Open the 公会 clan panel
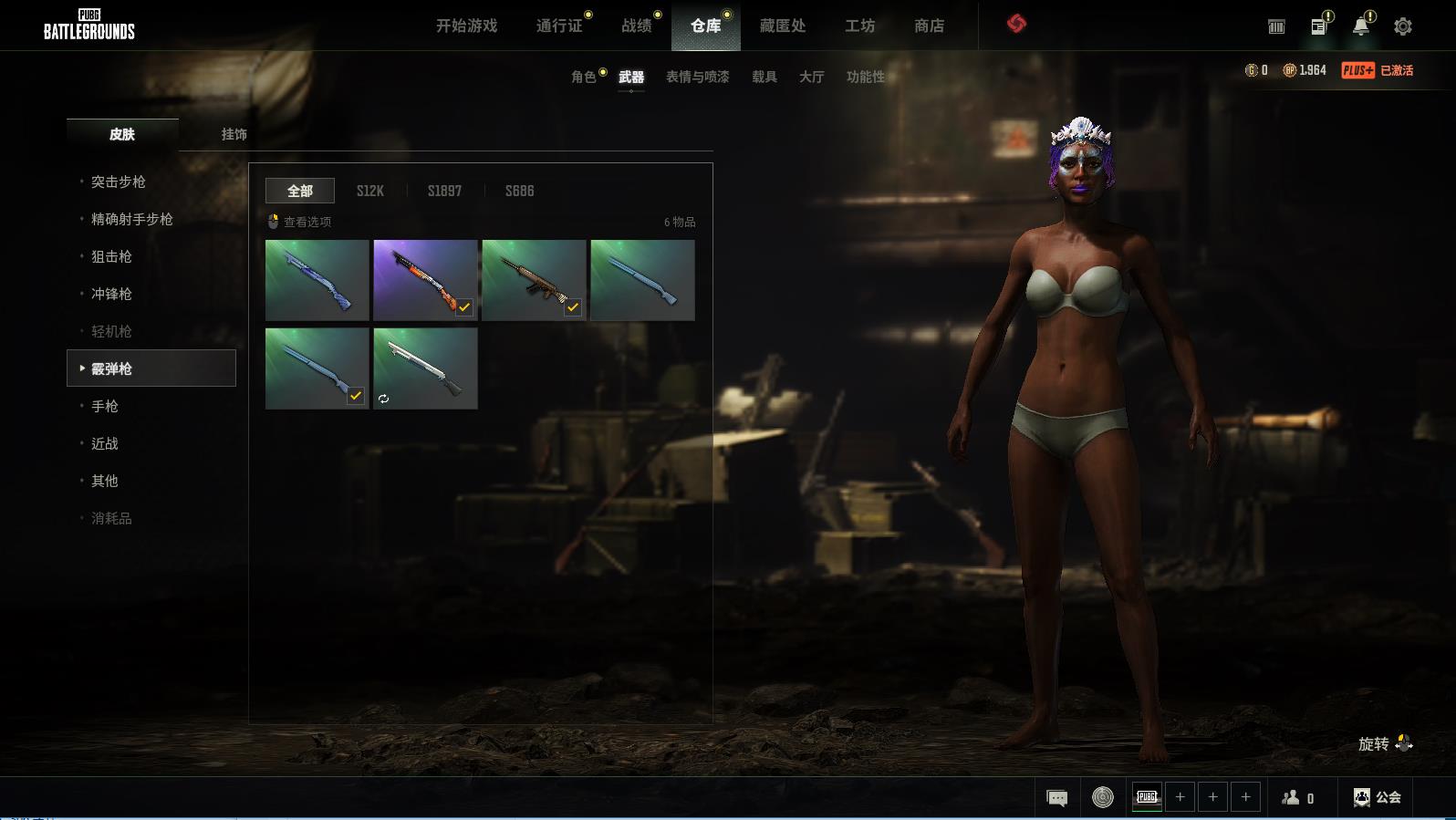 1378,797
